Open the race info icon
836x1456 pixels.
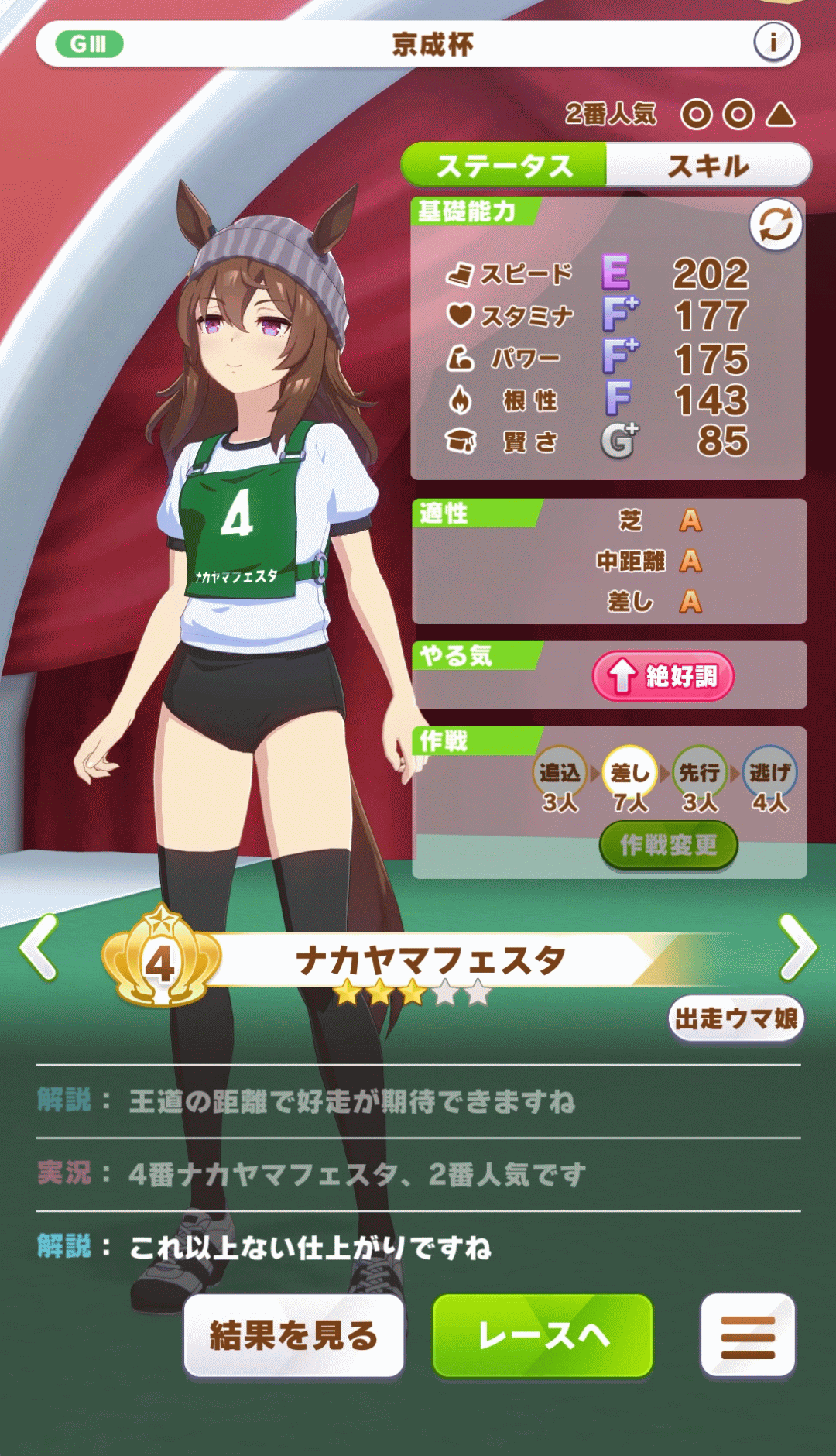point(773,43)
